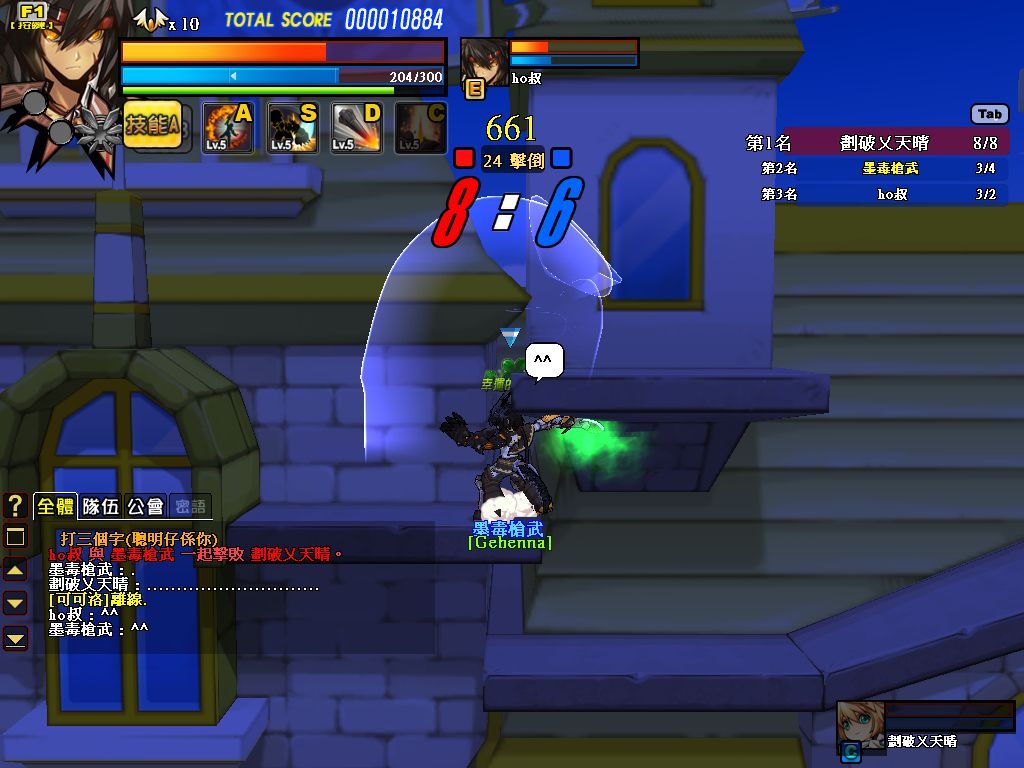Click the yellow 技能A skill set button
This screenshot has height=768, width=1024.
point(152,126)
